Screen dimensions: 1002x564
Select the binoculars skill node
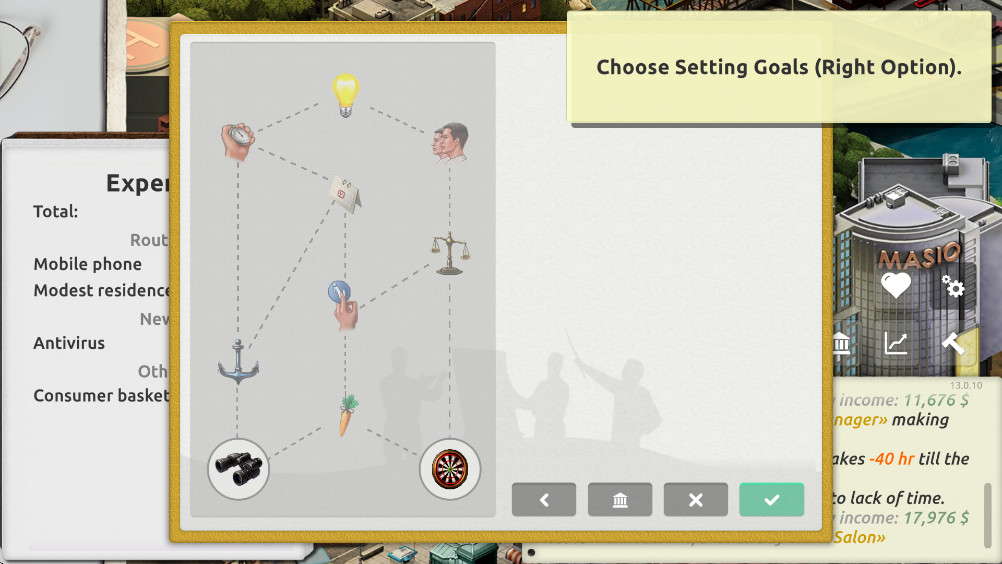(x=238, y=468)
